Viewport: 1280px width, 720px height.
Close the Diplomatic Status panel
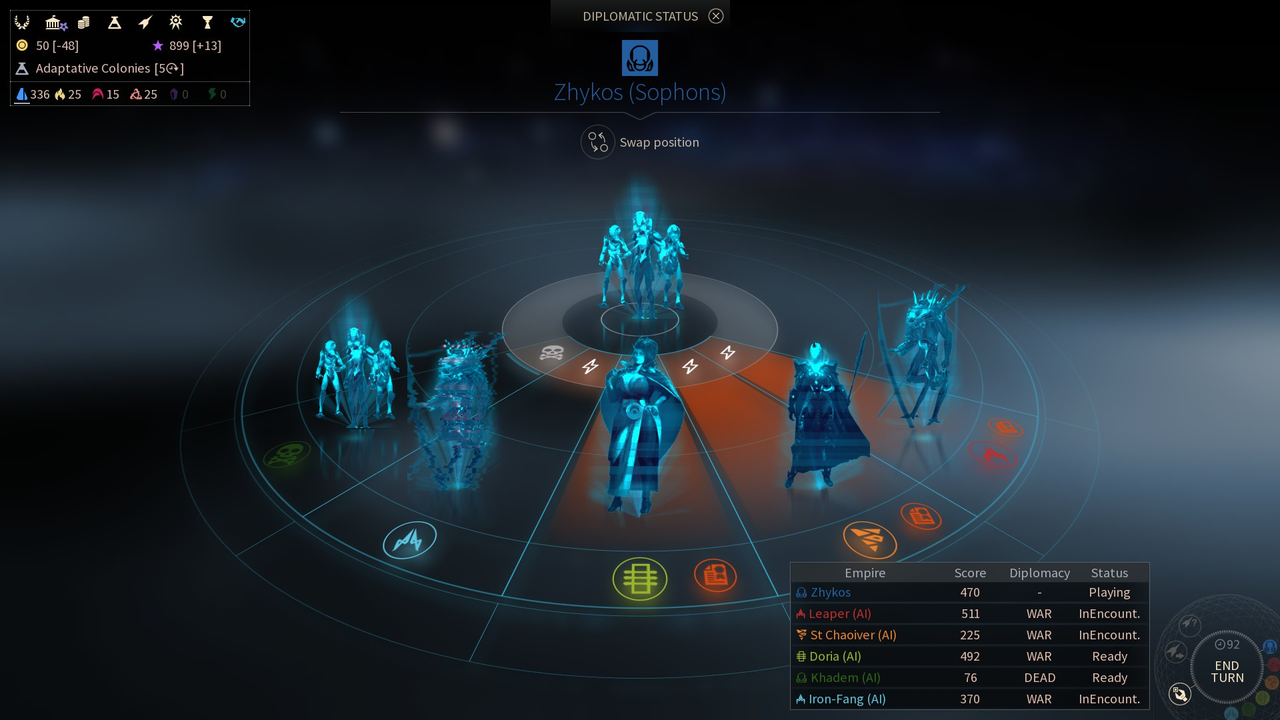click(715, 16)
